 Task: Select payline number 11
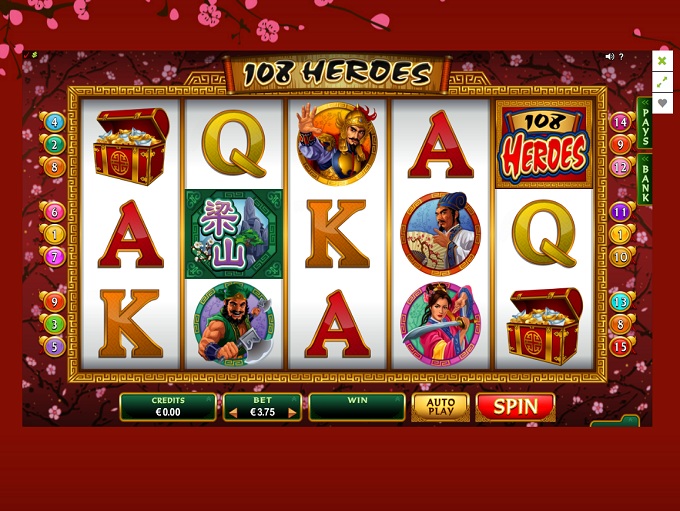621,212
